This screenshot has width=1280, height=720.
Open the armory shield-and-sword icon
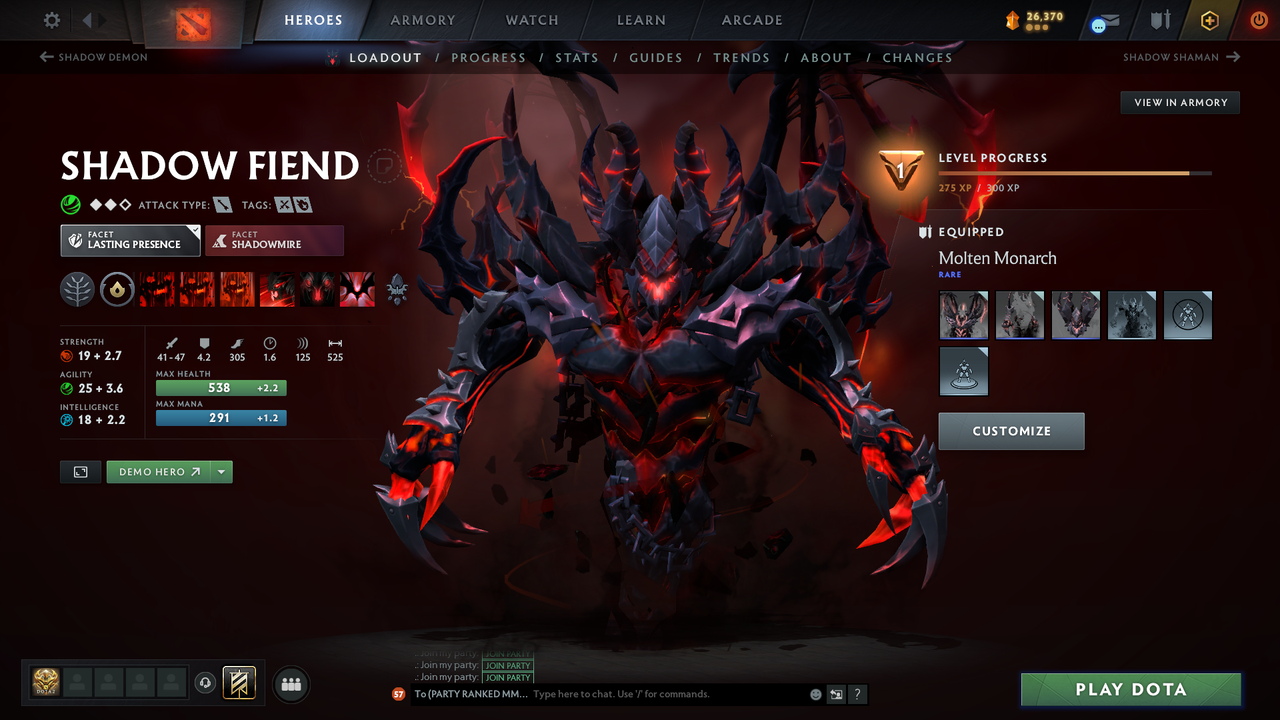(1158, 19)
